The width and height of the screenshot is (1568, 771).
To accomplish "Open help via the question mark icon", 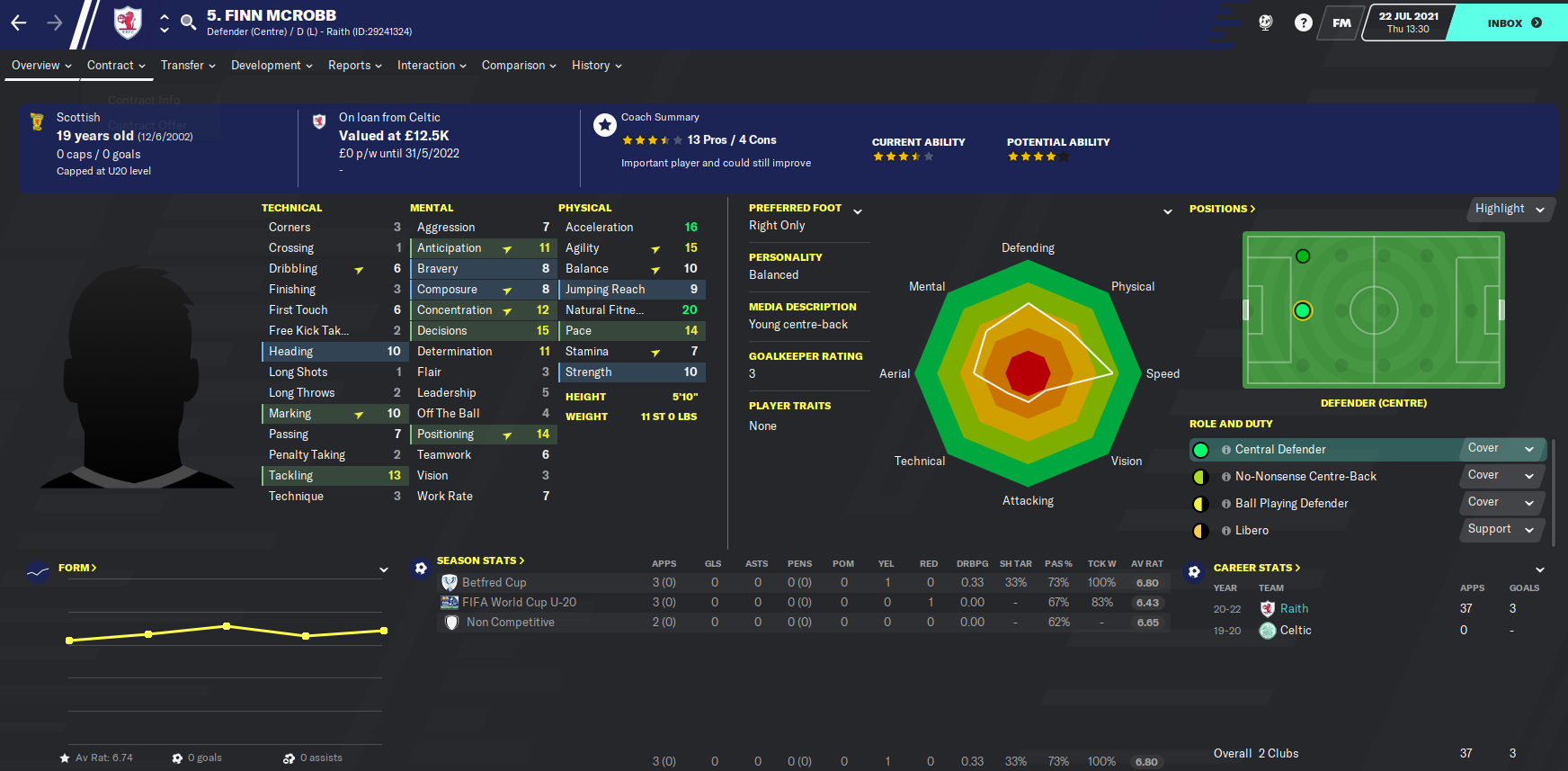I will (x=1304, y=22).
